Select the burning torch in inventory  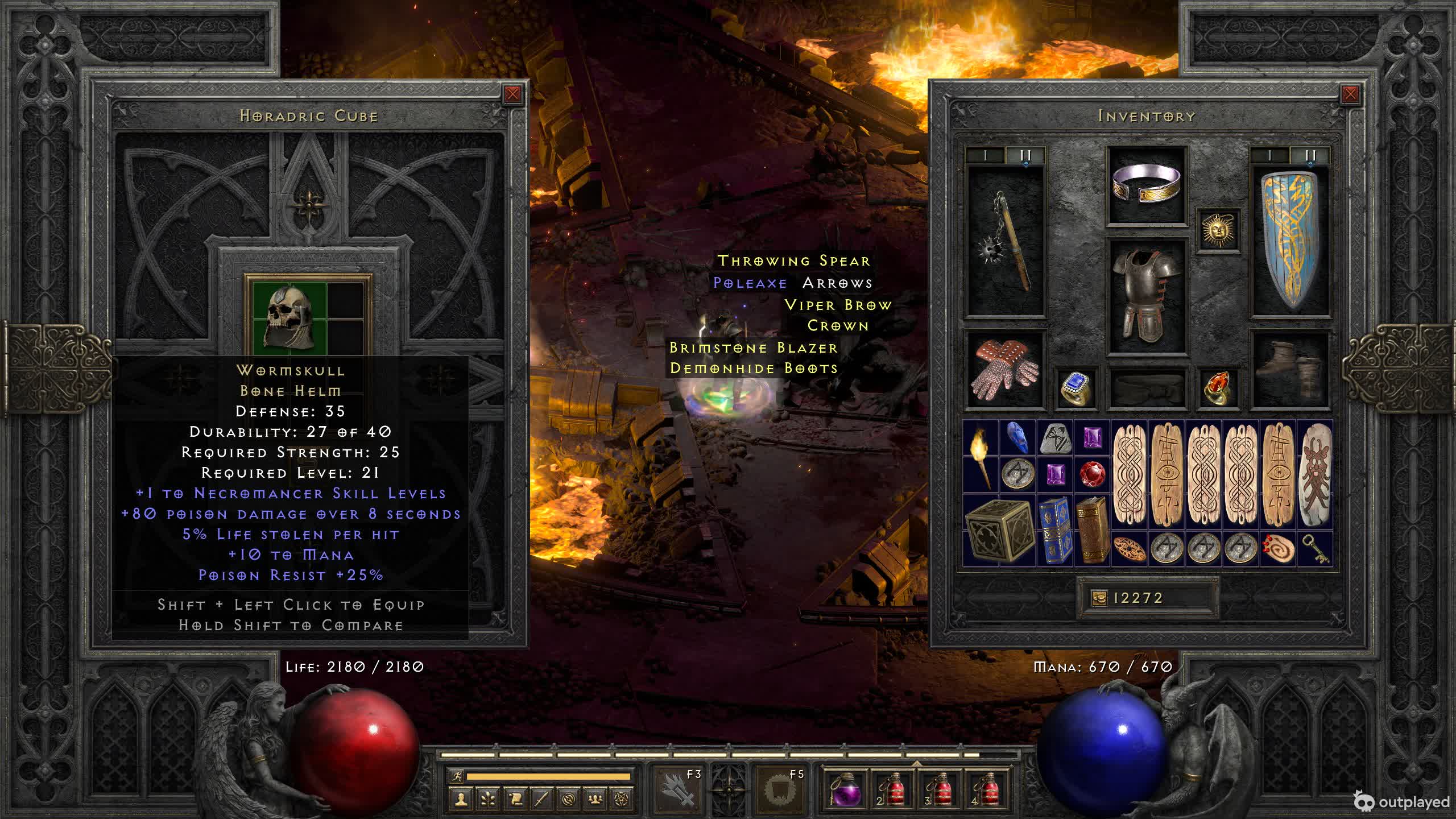(x=981, y=456)
